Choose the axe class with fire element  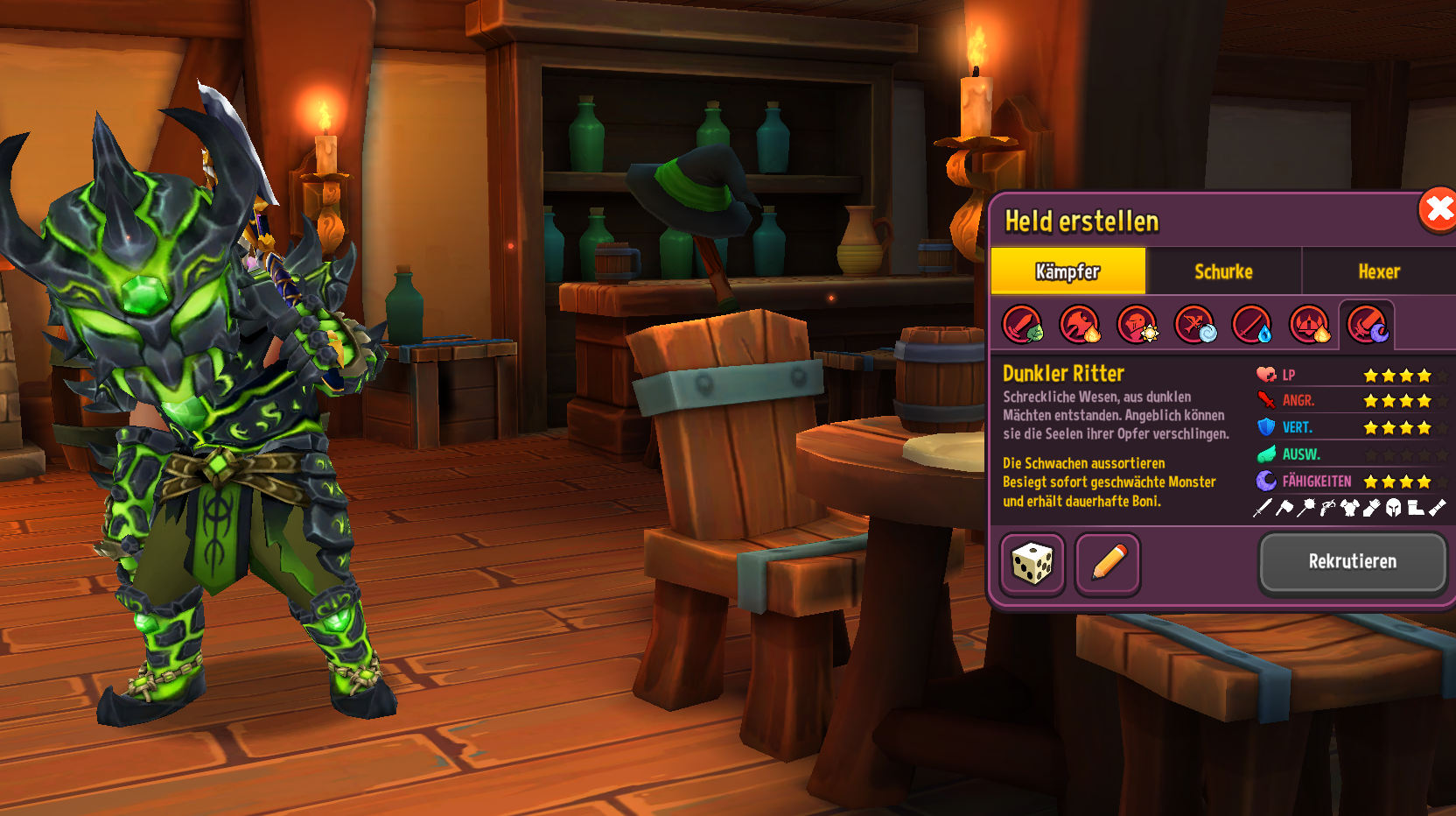click(x=1080, y=324)
